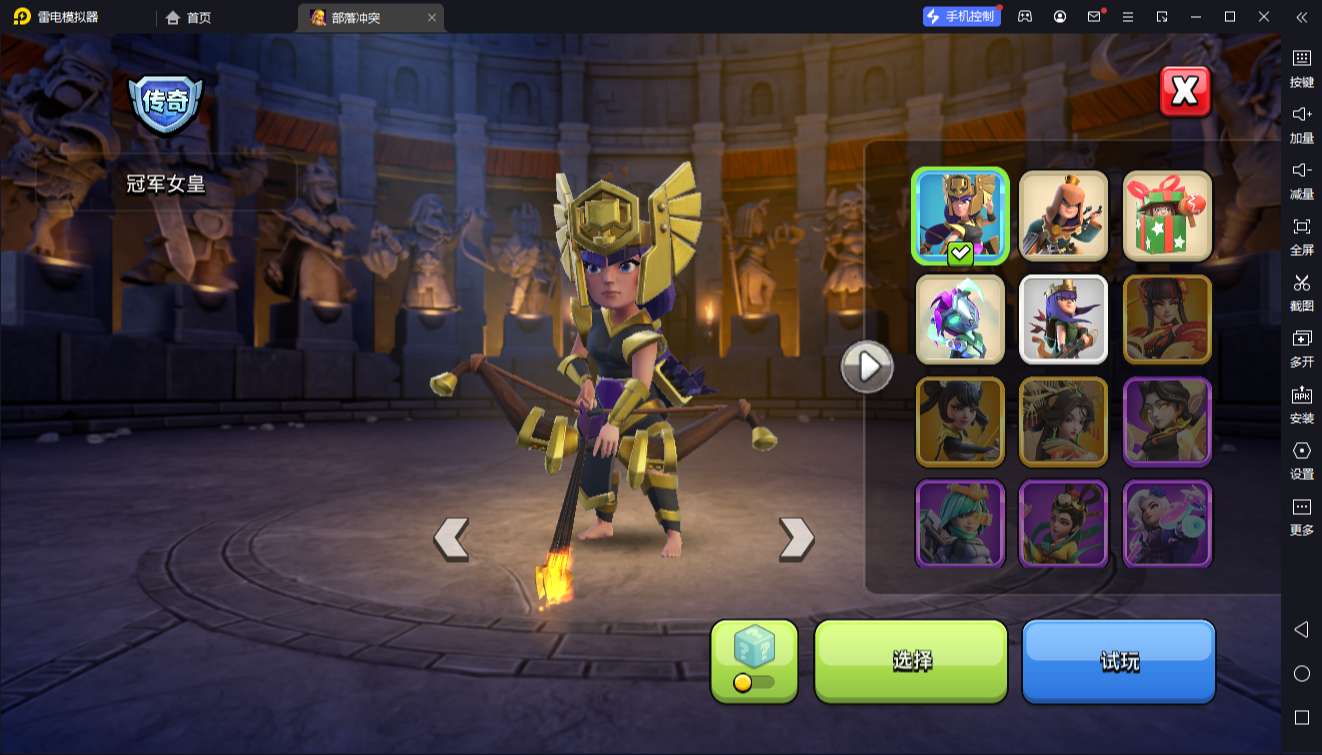
Task: Pick the white-haired skin with pink headphones
Action: coord(1167,523)
